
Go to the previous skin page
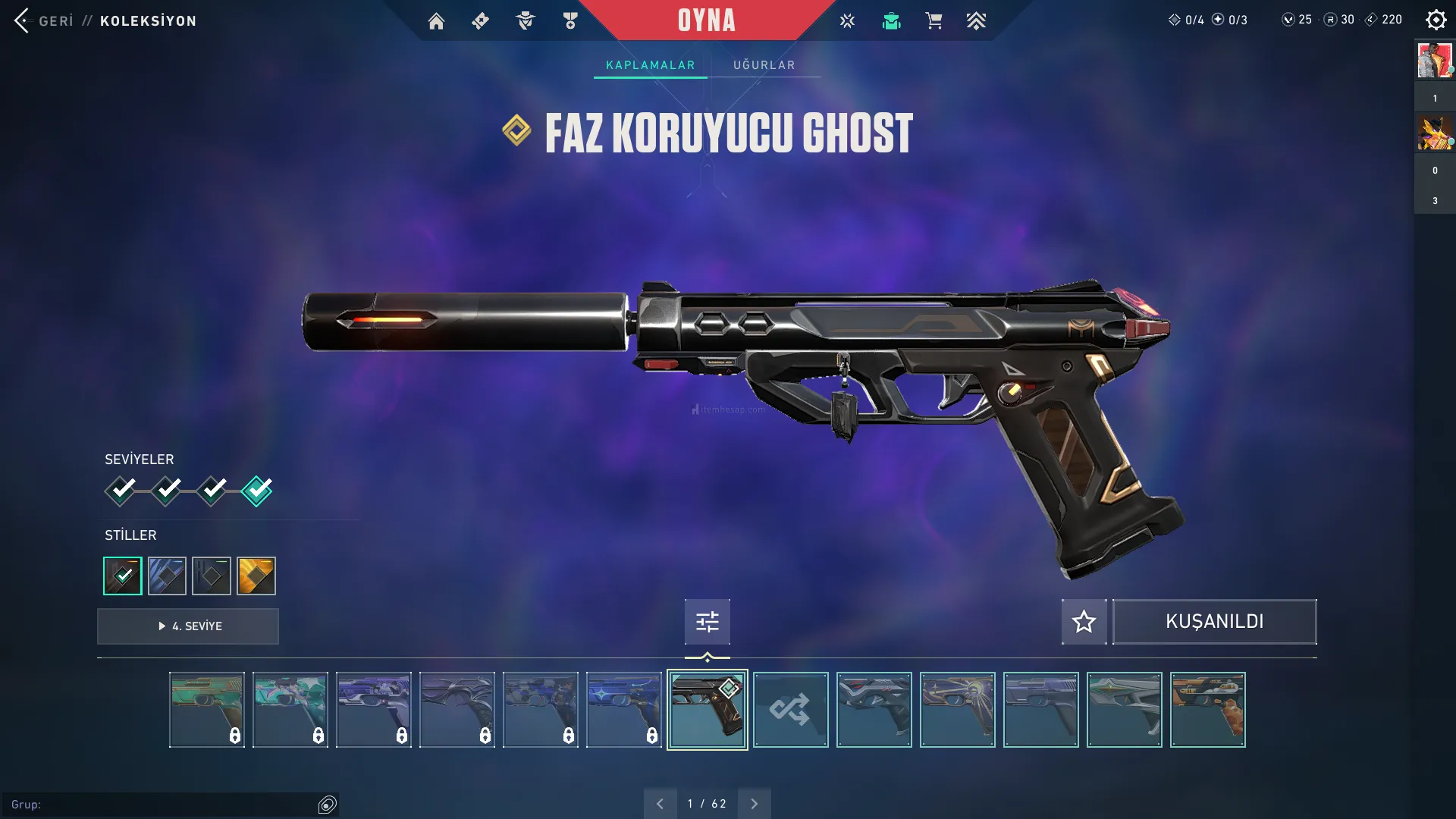tap(660, 804)
